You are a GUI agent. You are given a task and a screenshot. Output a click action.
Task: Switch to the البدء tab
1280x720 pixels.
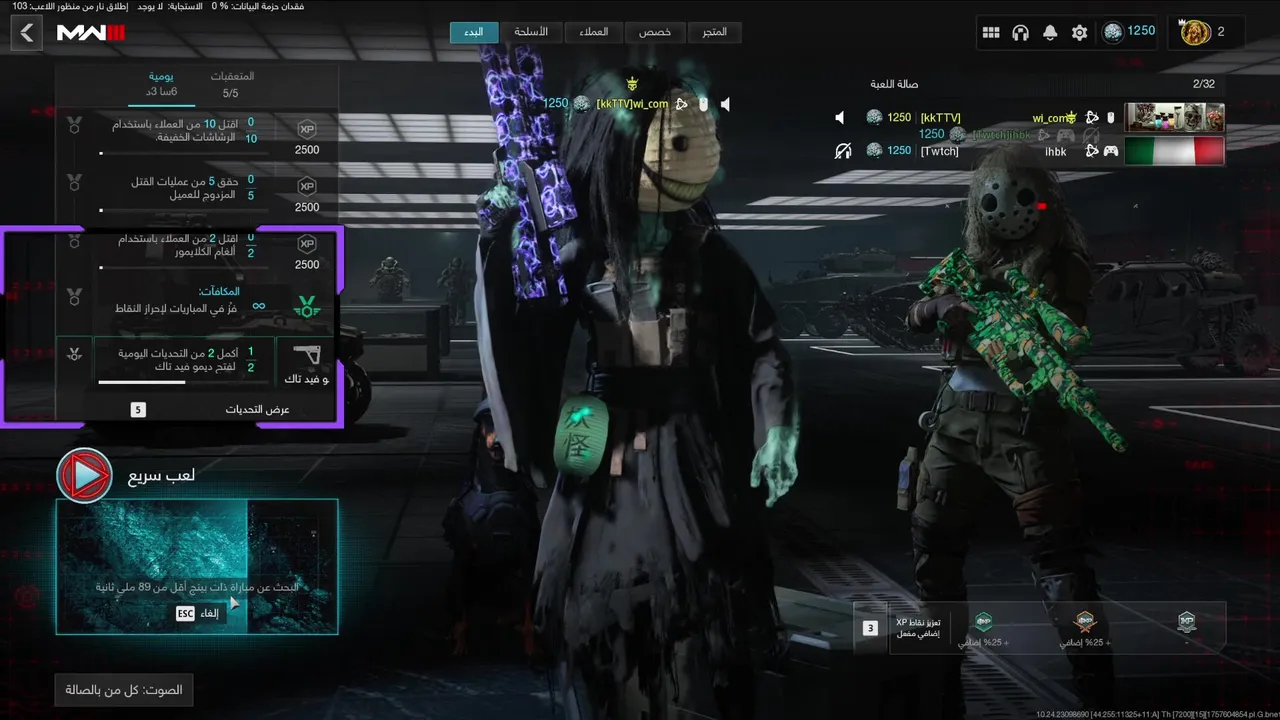click(474, 32)
